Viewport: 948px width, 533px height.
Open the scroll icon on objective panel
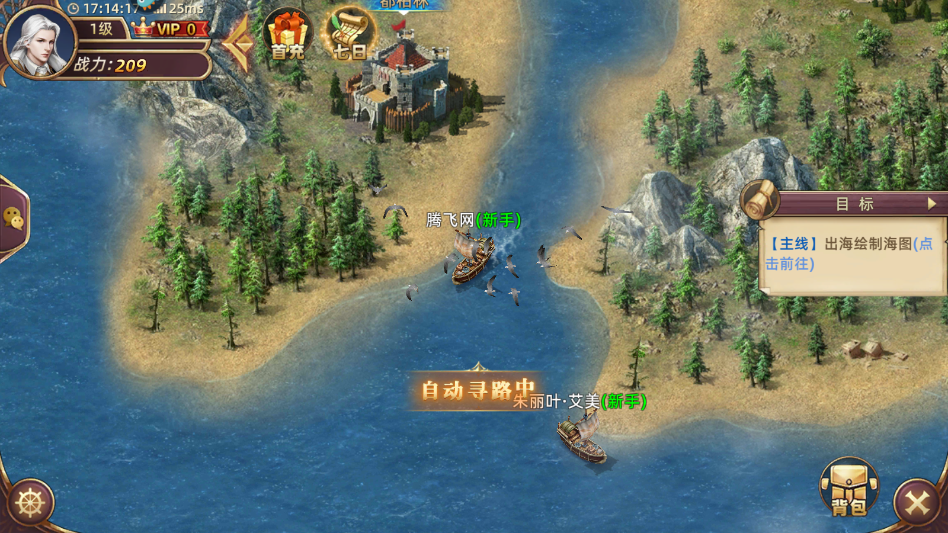click(x=762, y=202)
